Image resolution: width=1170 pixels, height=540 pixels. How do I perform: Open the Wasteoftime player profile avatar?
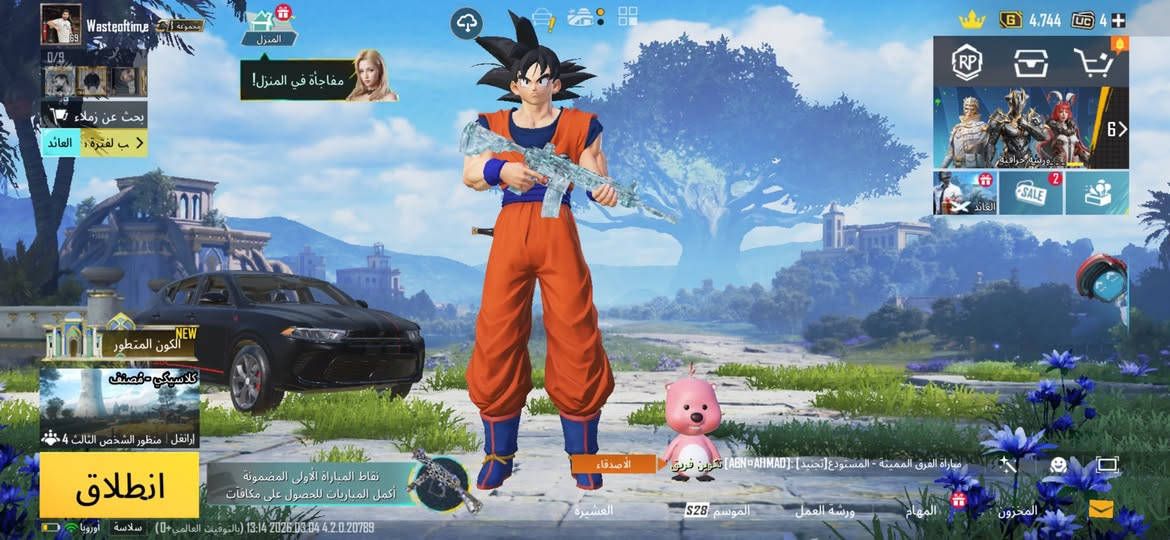tap(61, 24)
